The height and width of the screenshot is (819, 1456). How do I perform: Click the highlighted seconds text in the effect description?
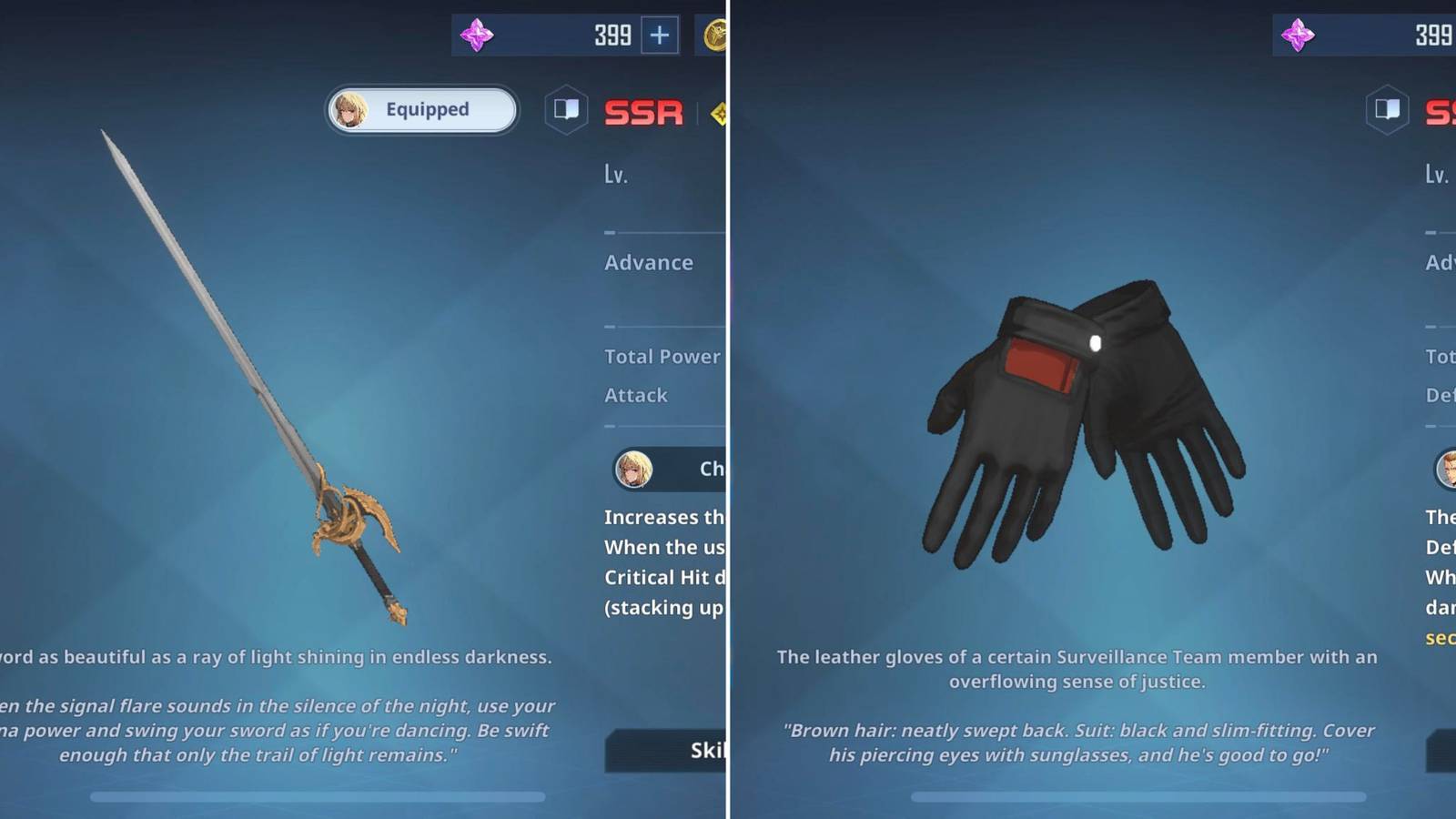(1442, 637)
